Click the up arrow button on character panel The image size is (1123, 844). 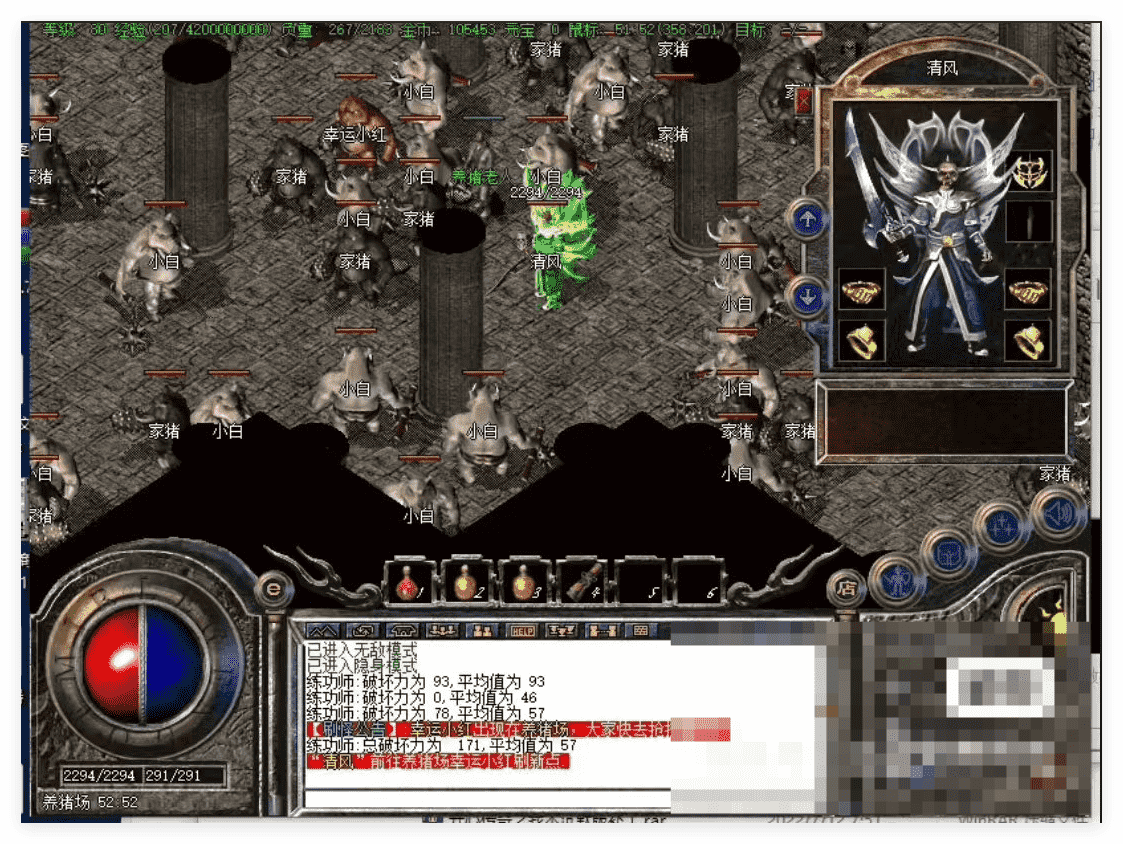[x=808, y=219]
